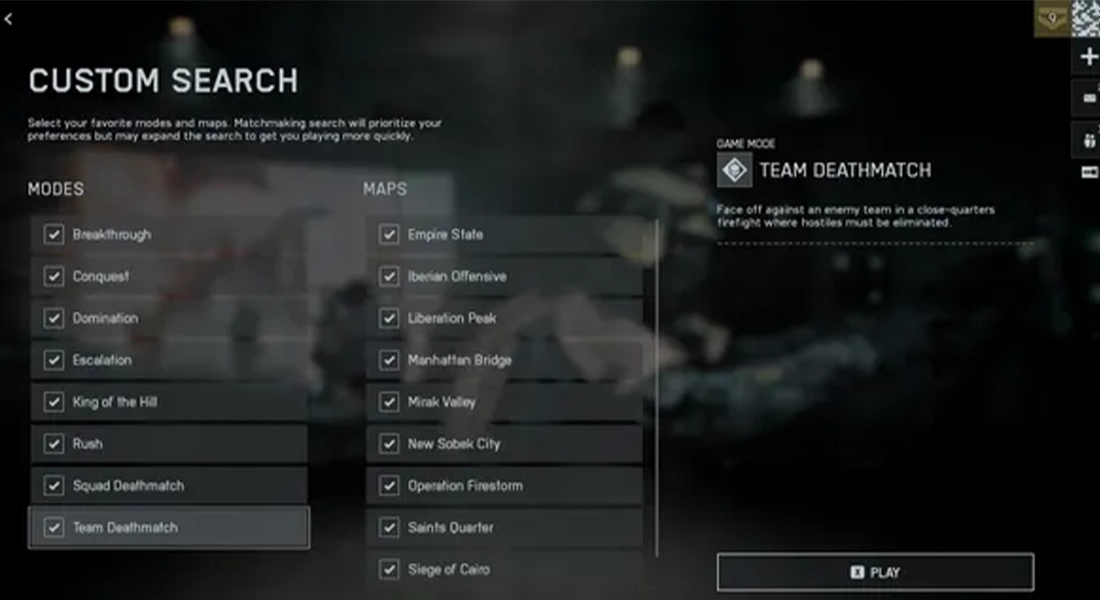Uncheck New Sobek City map
Image resolution: width=1100 pixels, height=600 pixels.
389,444
